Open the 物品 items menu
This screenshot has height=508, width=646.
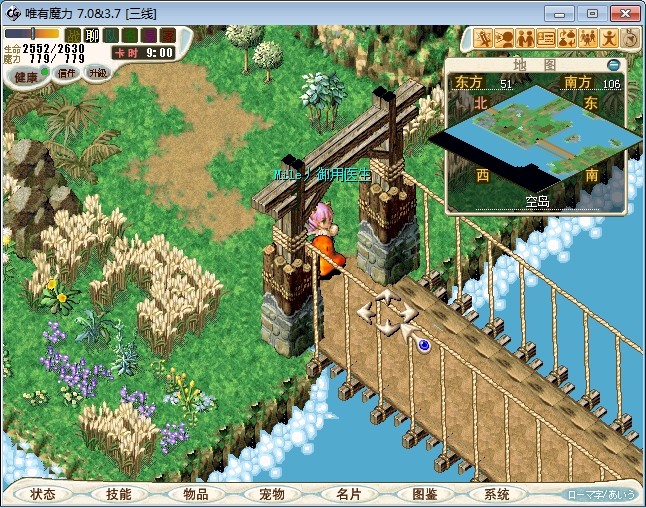[x=195, y=494]
